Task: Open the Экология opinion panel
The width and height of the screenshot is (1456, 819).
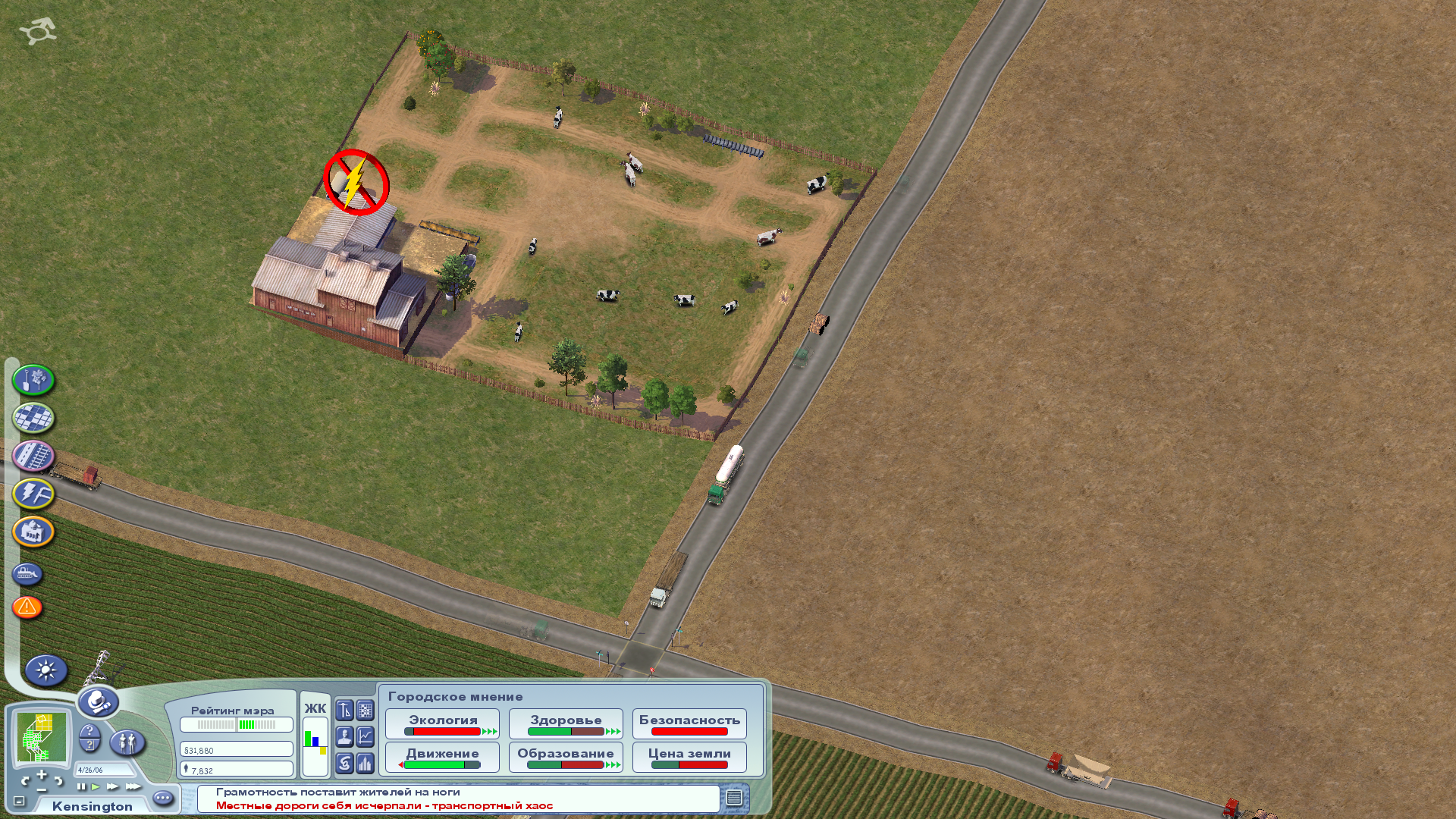Action: [443, 724]
